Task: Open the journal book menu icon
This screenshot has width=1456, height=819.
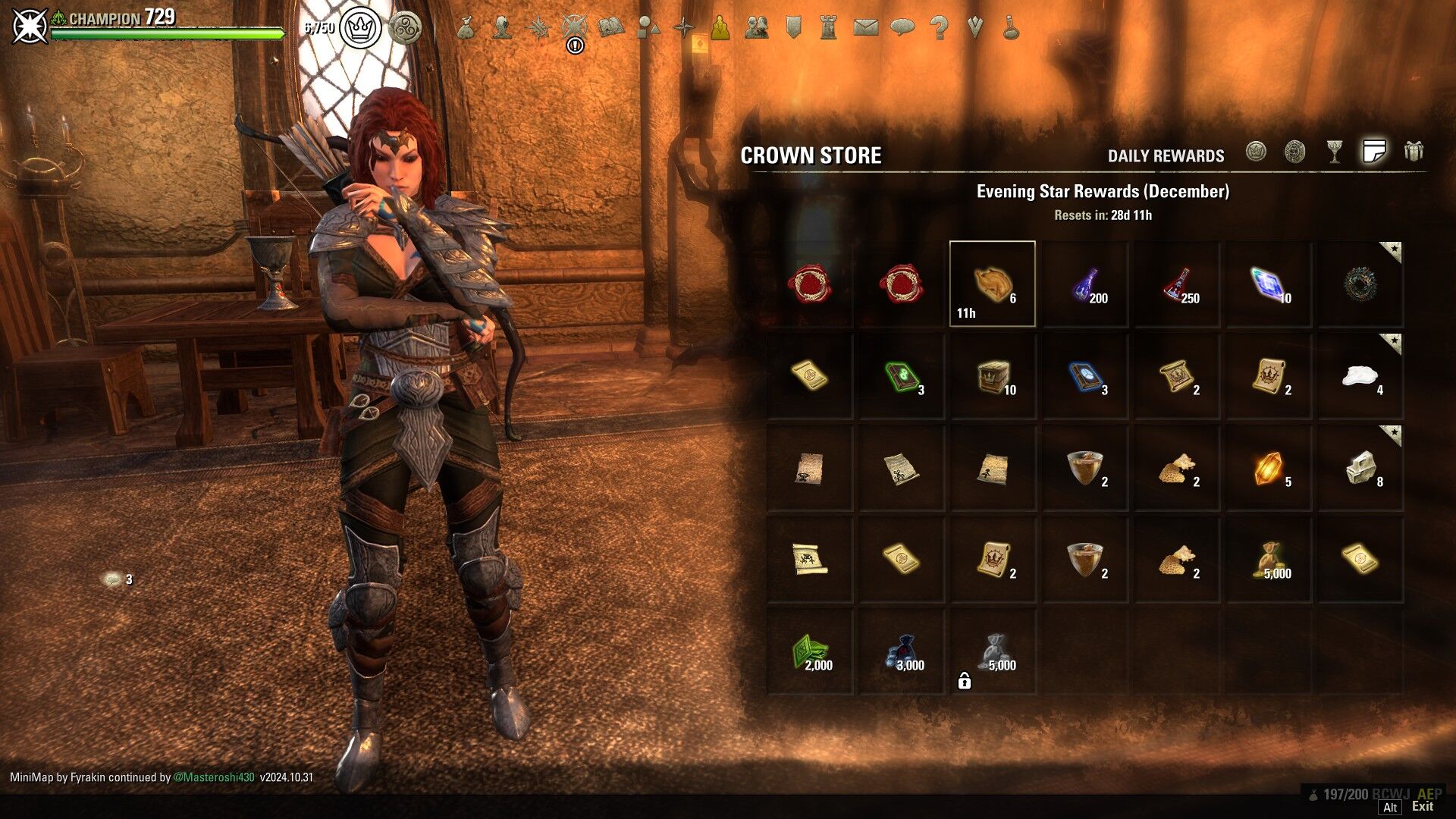Action: [x=610, y=28]
